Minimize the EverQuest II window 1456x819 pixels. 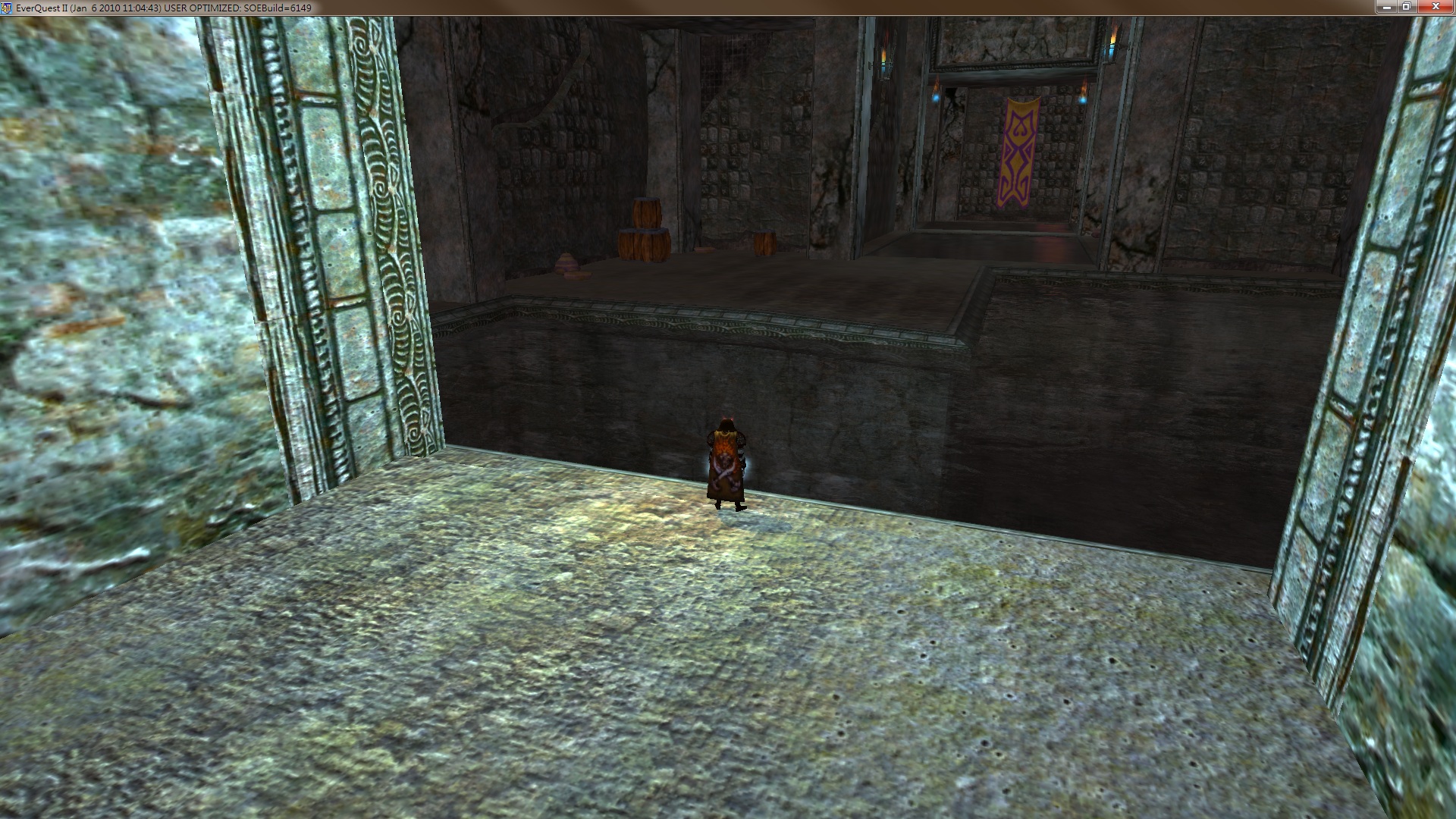(1387, 7)
